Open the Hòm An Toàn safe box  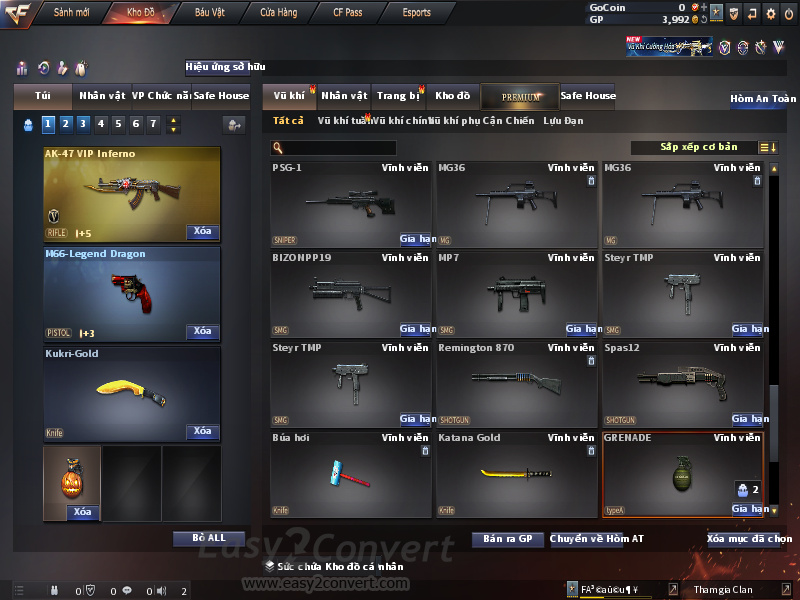click(x=763, y=99)
